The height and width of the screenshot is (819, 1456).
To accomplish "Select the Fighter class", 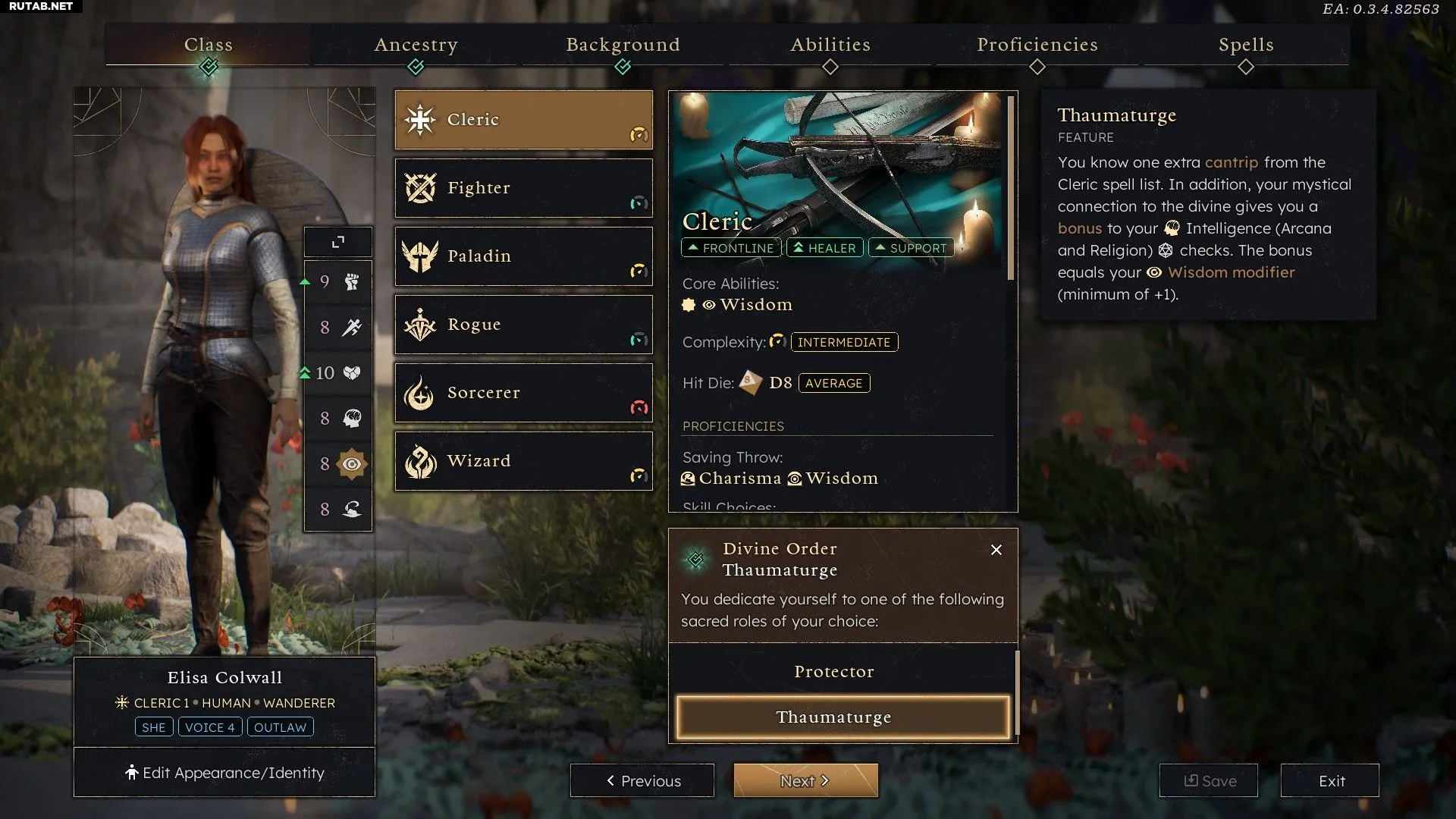I will click(523, 188).
